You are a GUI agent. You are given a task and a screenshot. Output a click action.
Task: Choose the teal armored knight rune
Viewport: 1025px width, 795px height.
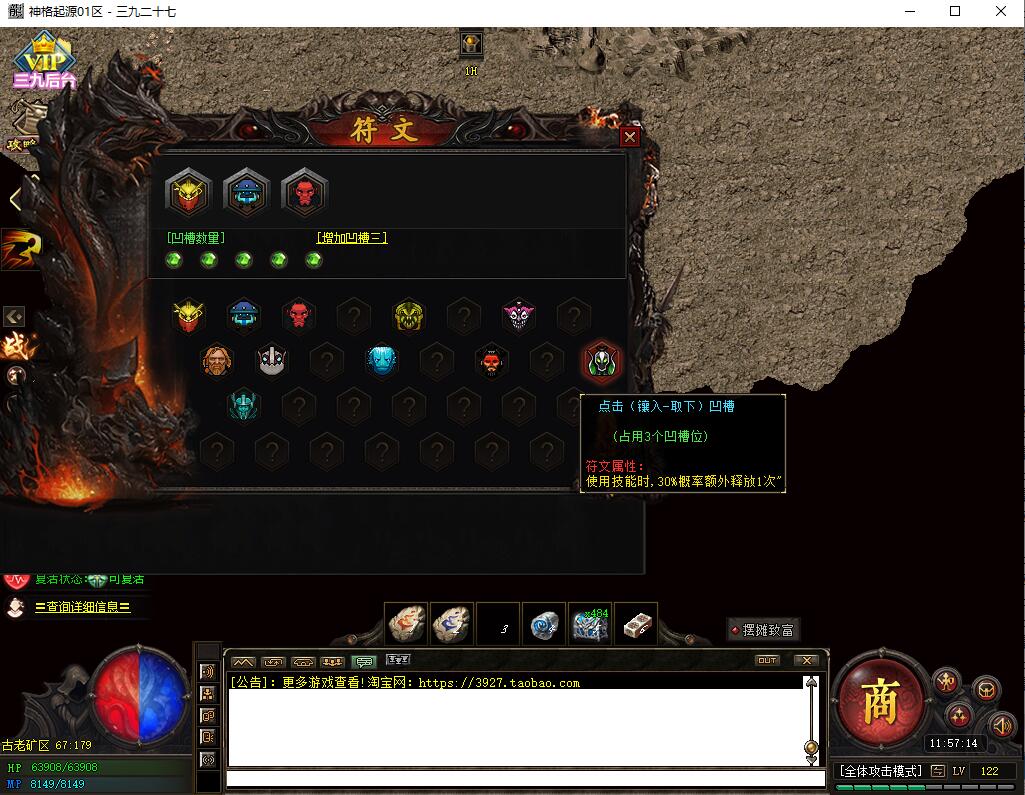click(x=243, y=405)
